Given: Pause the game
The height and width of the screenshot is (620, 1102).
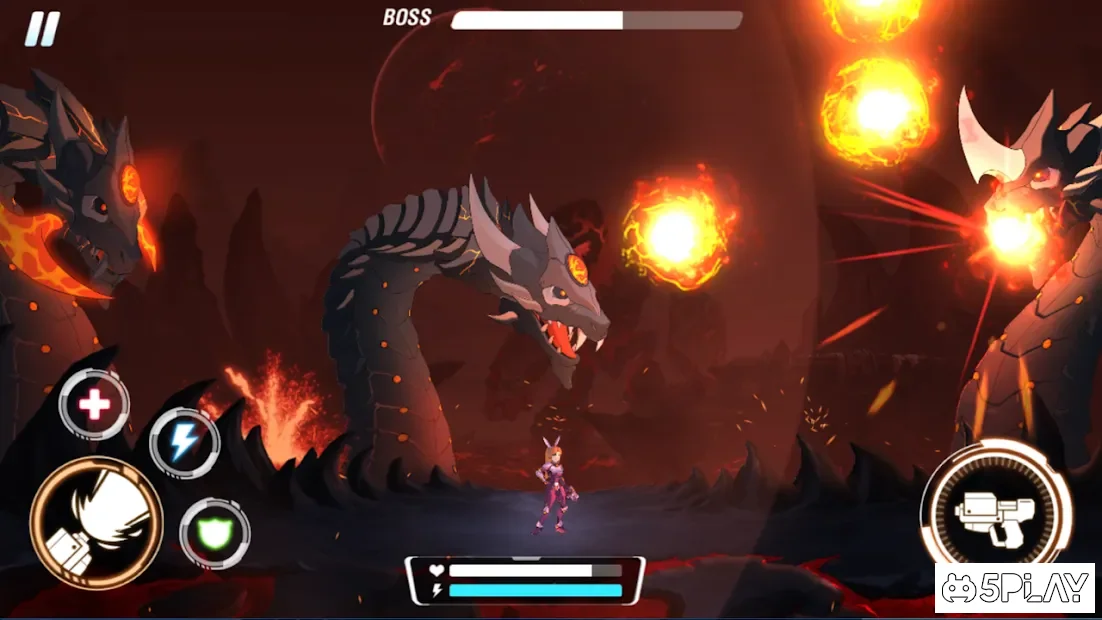Looking at the screenshot, I should click(x=42, y=29).
